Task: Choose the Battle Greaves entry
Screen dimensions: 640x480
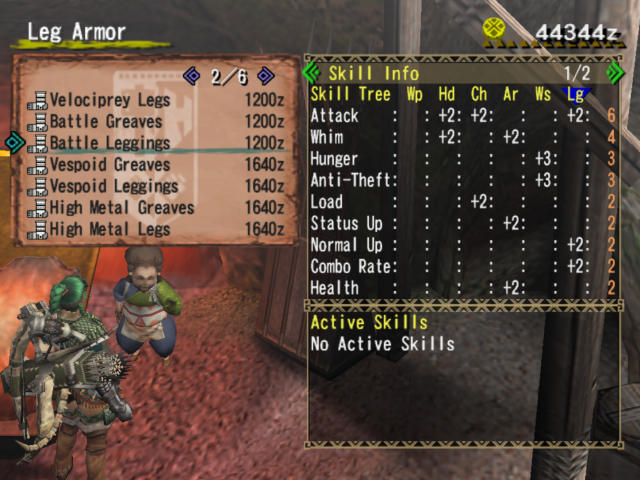Action: coord(104,121)
